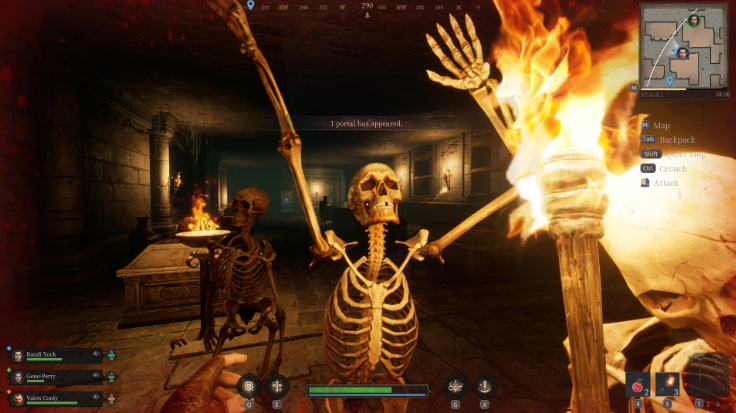
Task: Activate the Q skill icon
Action: tap(248, 385)
